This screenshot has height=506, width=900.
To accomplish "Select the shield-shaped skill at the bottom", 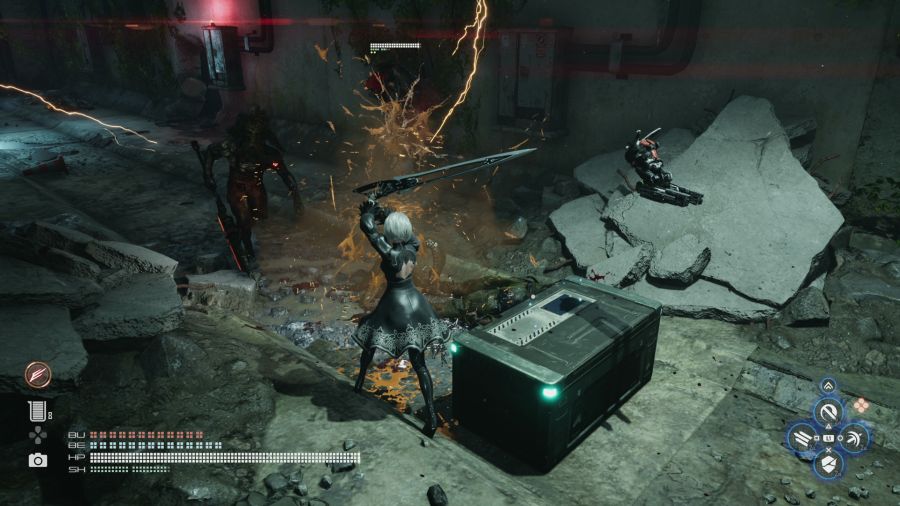I will point(828,463).
